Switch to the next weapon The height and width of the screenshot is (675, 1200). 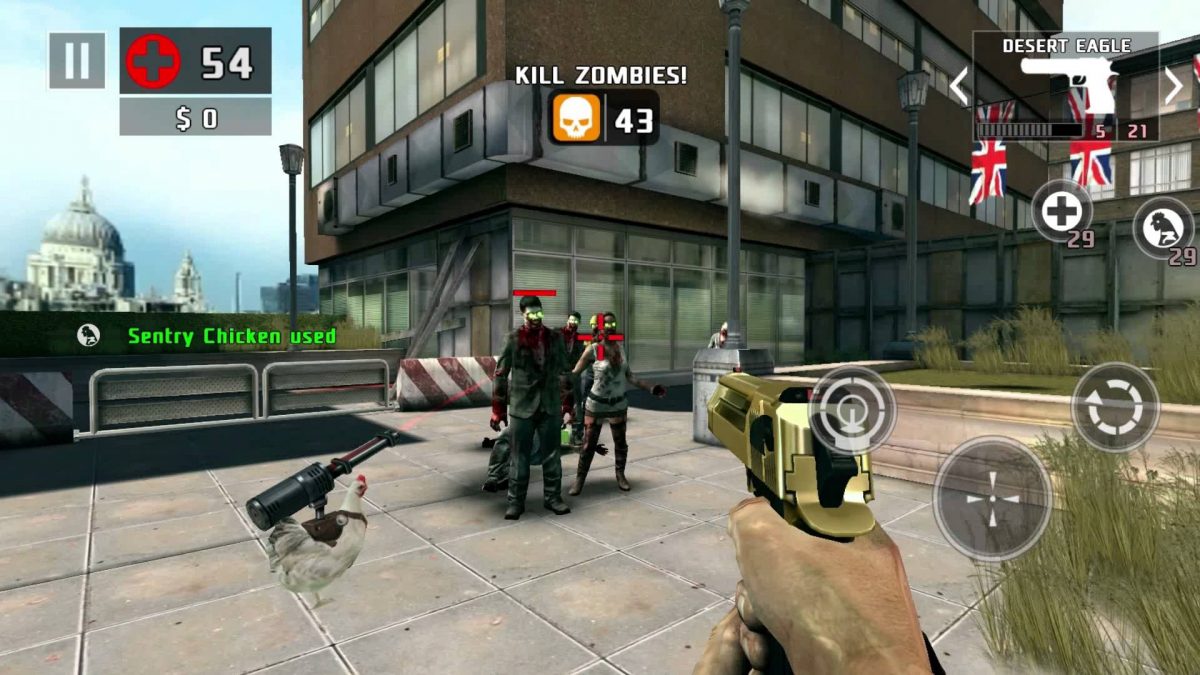1173,87
